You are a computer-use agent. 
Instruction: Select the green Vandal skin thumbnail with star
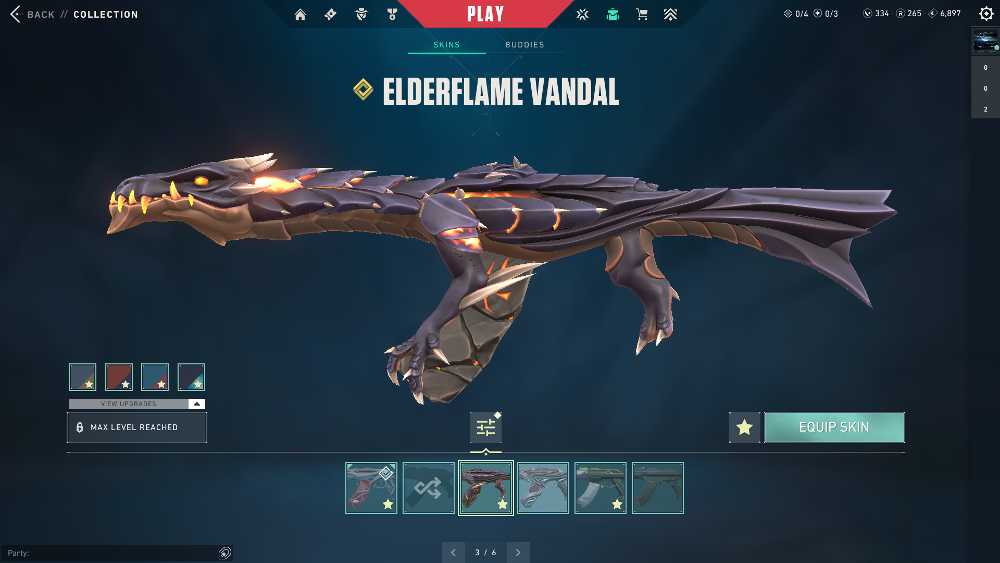[600, 488]
